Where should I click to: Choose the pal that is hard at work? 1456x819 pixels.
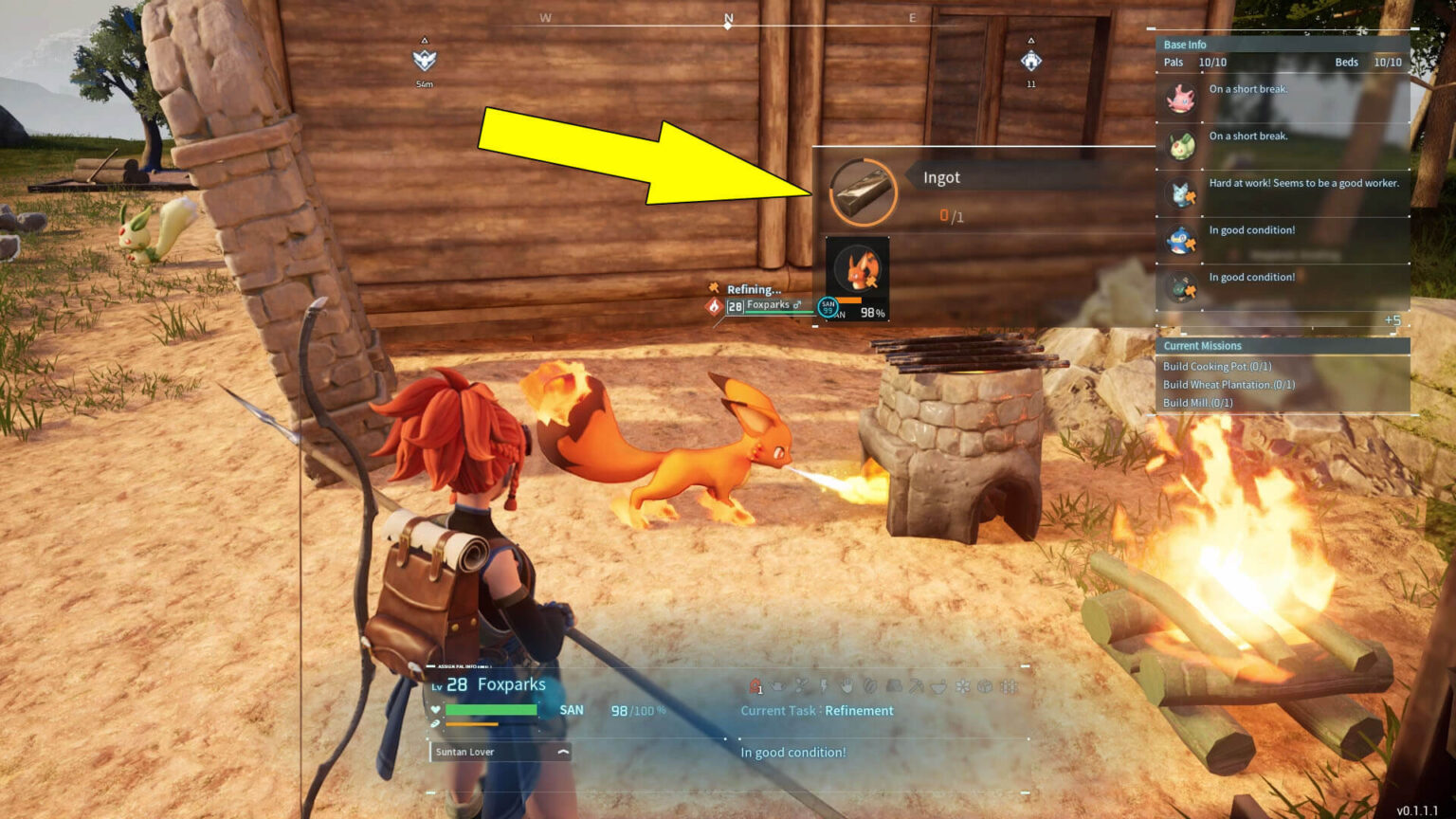1181,193
